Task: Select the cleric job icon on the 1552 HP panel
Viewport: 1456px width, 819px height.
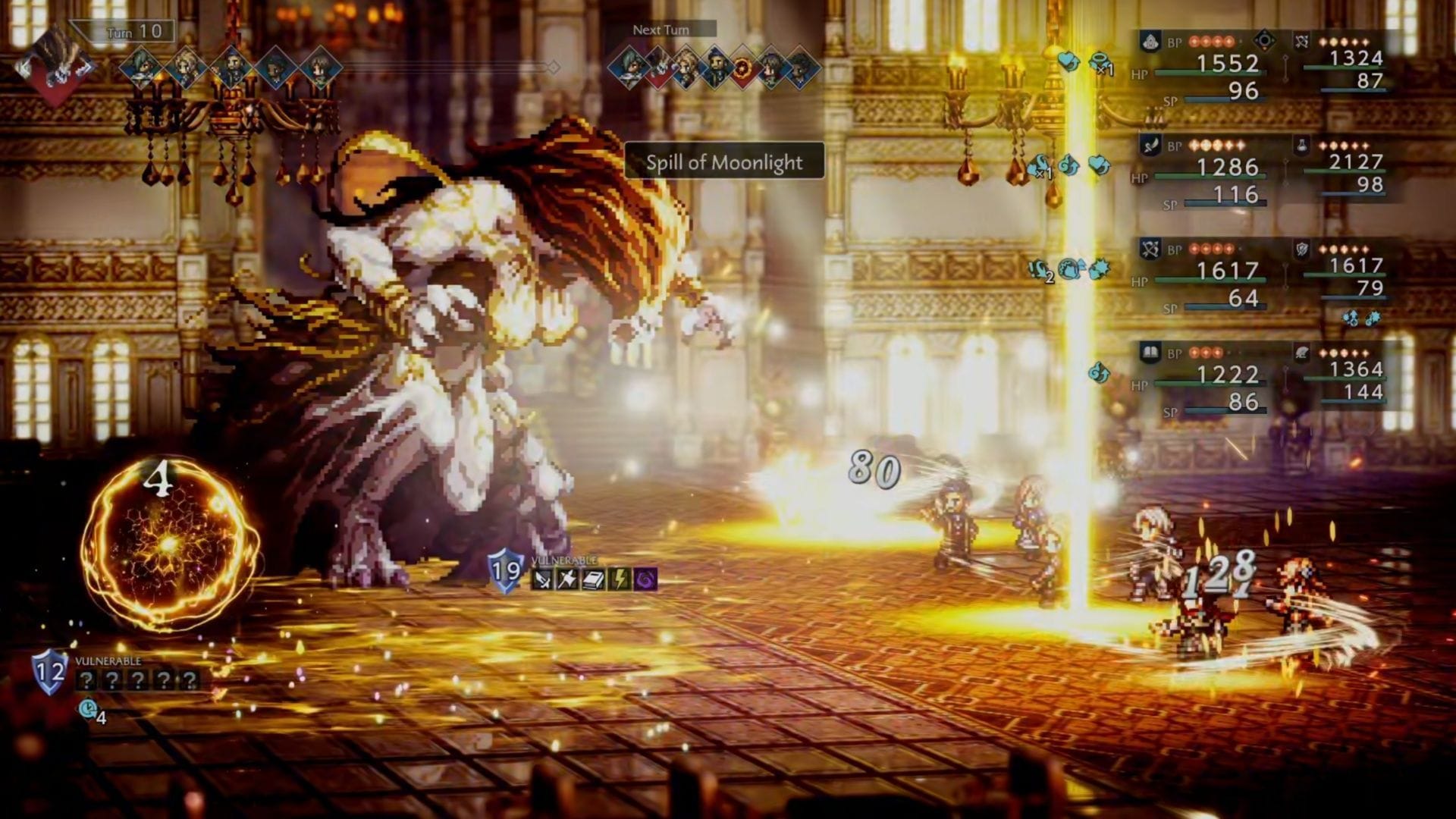Action: click(x=1149, y=39)
